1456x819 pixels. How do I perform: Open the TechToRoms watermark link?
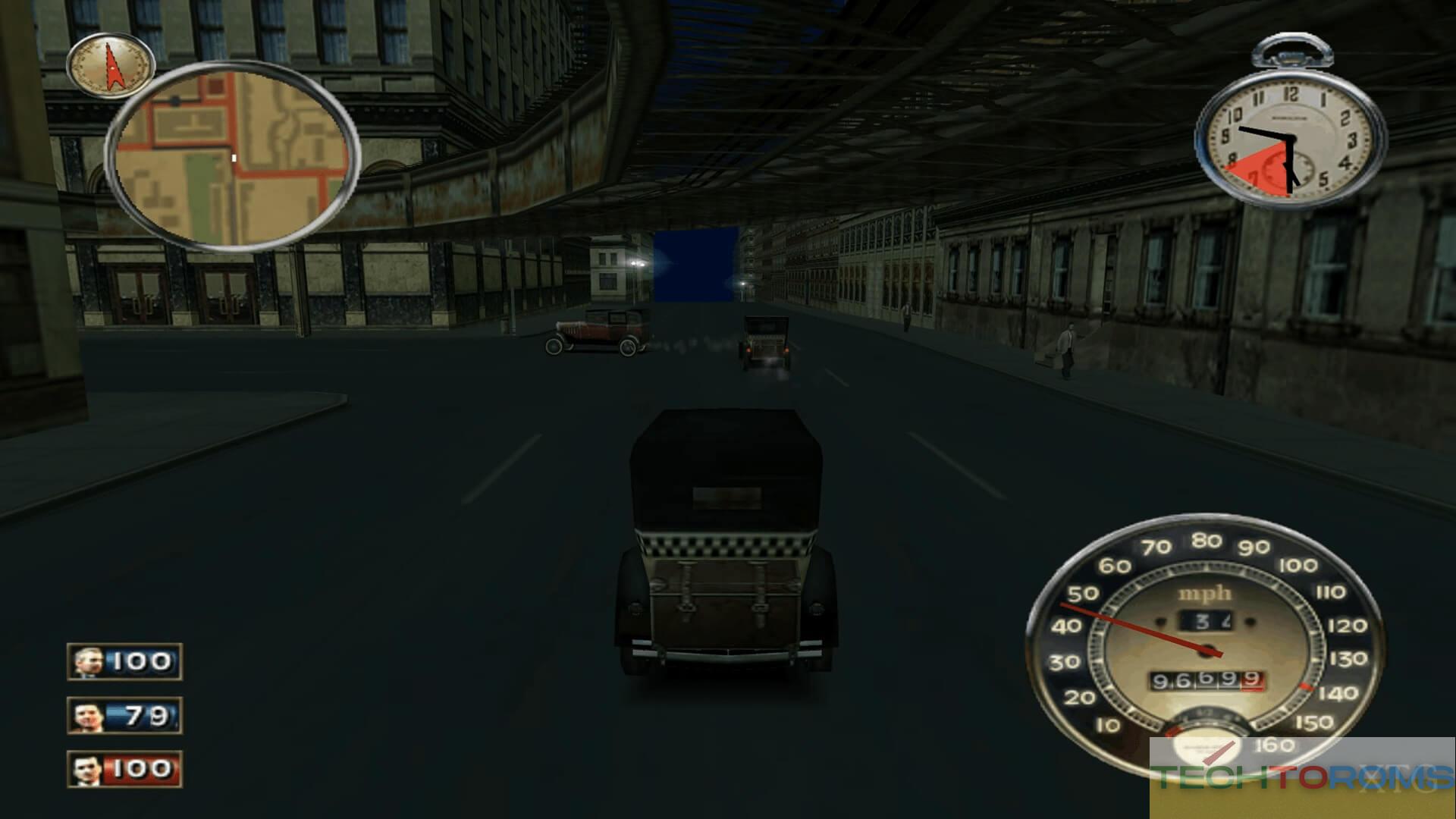[1301, 777]
